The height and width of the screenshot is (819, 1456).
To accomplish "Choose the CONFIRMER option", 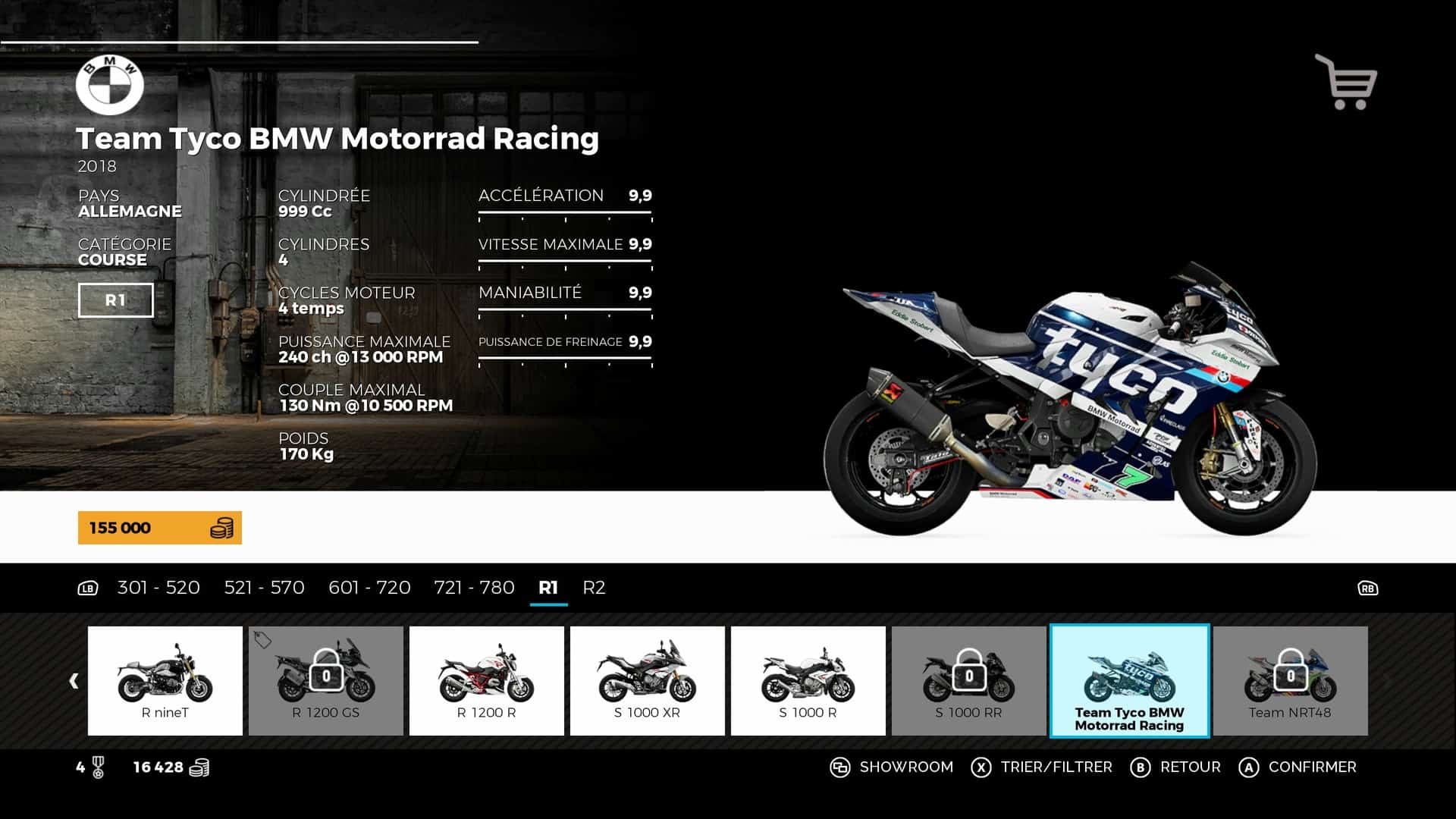I will [1298, 767].
